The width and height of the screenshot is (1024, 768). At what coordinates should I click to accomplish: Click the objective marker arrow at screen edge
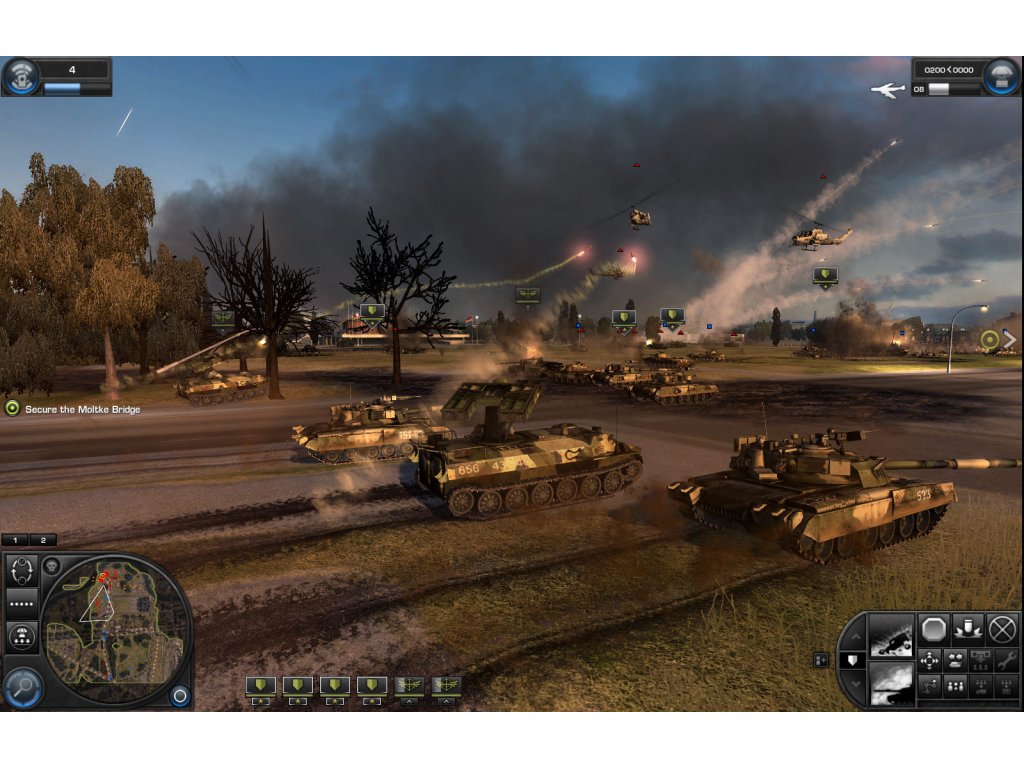tap(1009, 340)
